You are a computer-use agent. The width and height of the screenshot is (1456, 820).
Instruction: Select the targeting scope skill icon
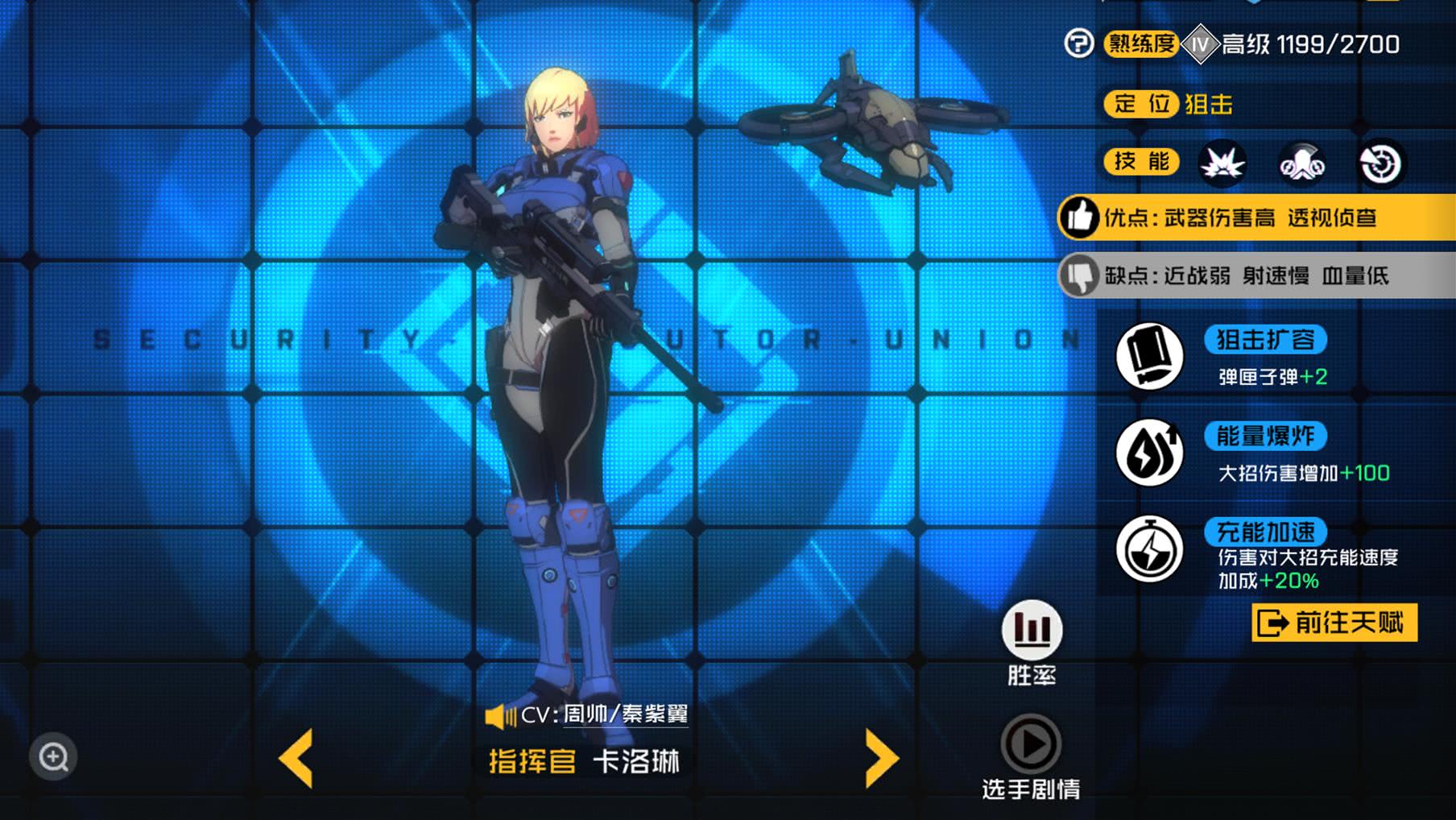tap(1382, 163)
